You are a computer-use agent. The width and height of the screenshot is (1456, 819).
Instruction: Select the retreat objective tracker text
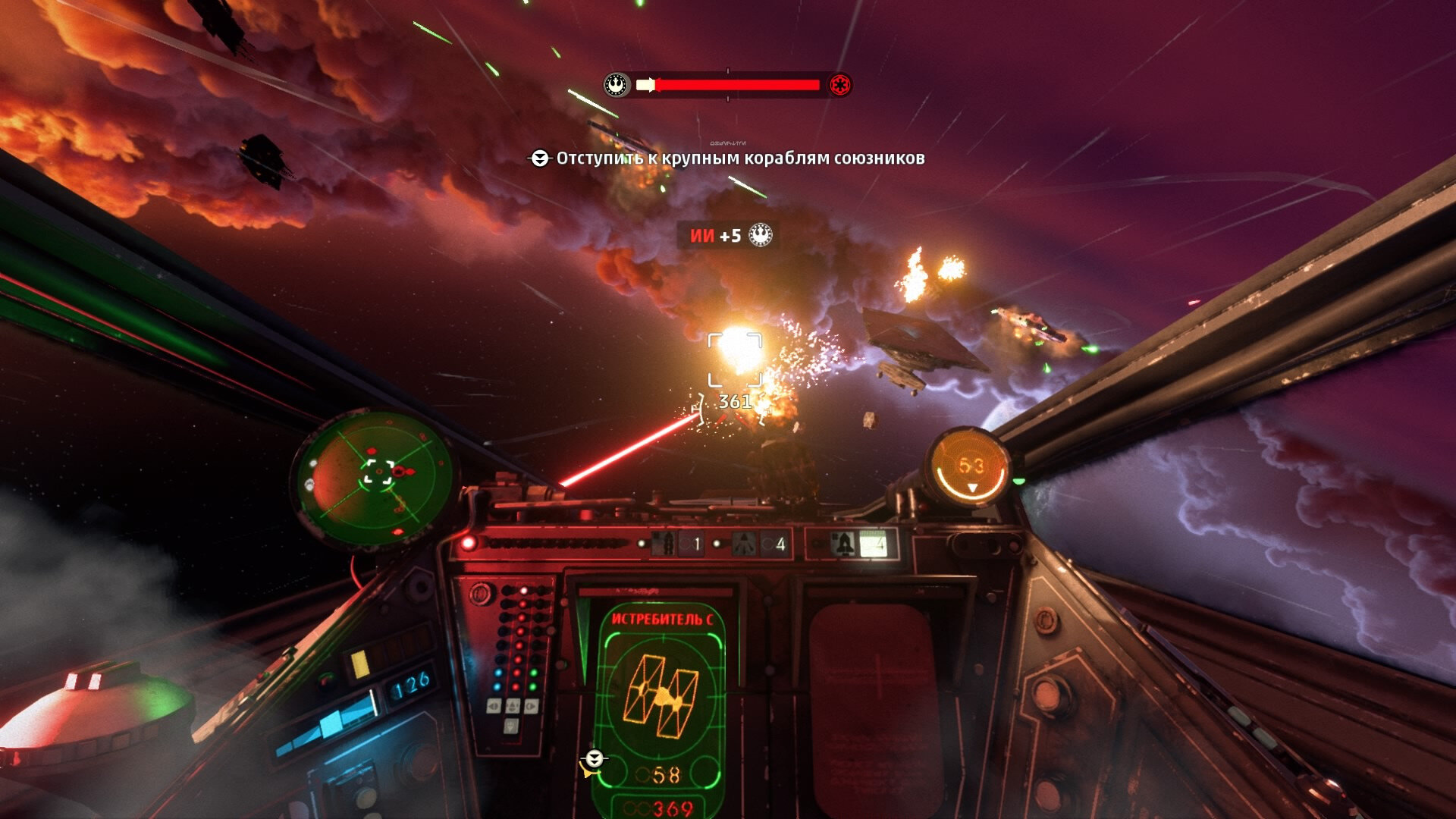click(739, 158)
